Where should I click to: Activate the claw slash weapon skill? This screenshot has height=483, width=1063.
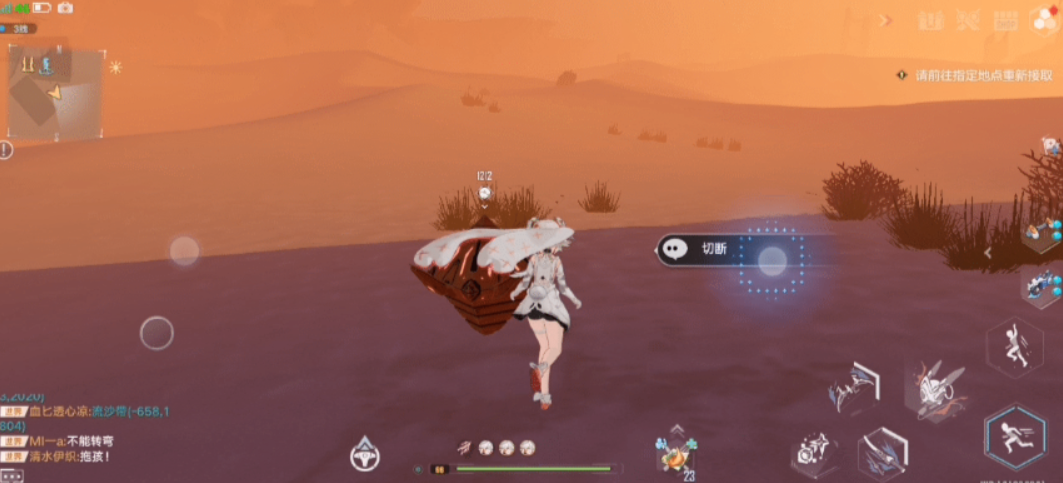pos(853,388)
